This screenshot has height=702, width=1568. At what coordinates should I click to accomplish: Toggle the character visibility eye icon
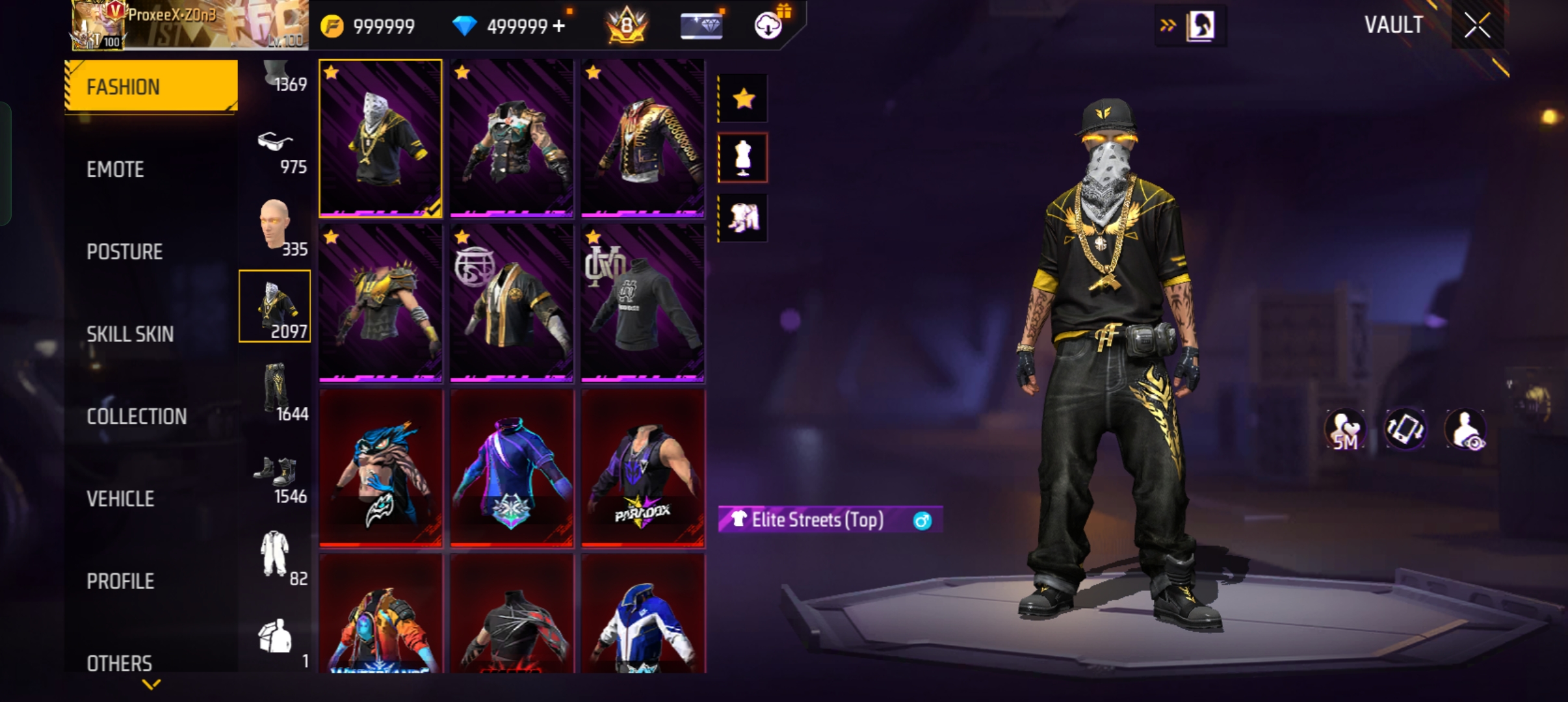1465,430
